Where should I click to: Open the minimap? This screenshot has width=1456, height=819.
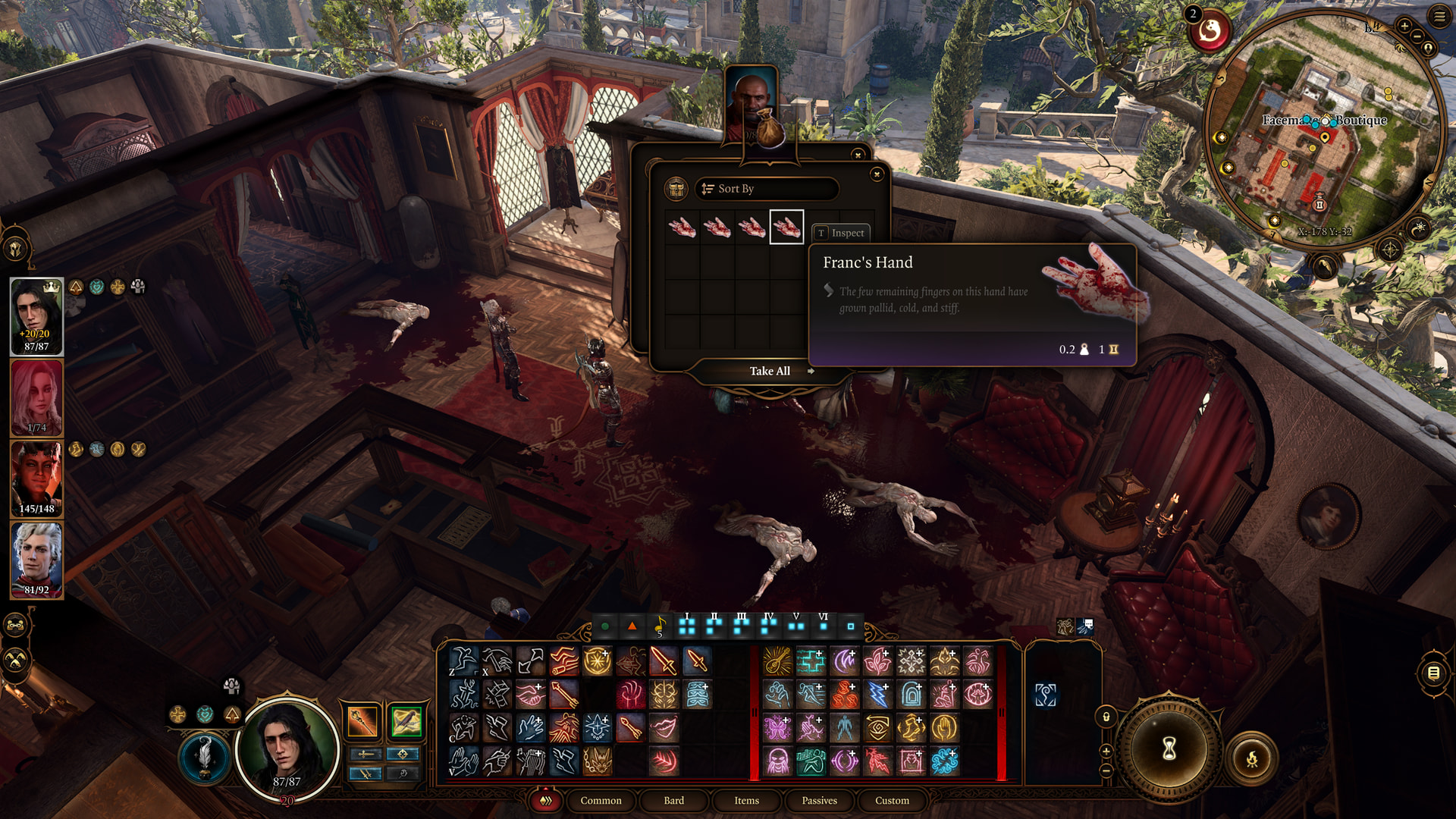pyautogui.click(x=1323, y=129)
